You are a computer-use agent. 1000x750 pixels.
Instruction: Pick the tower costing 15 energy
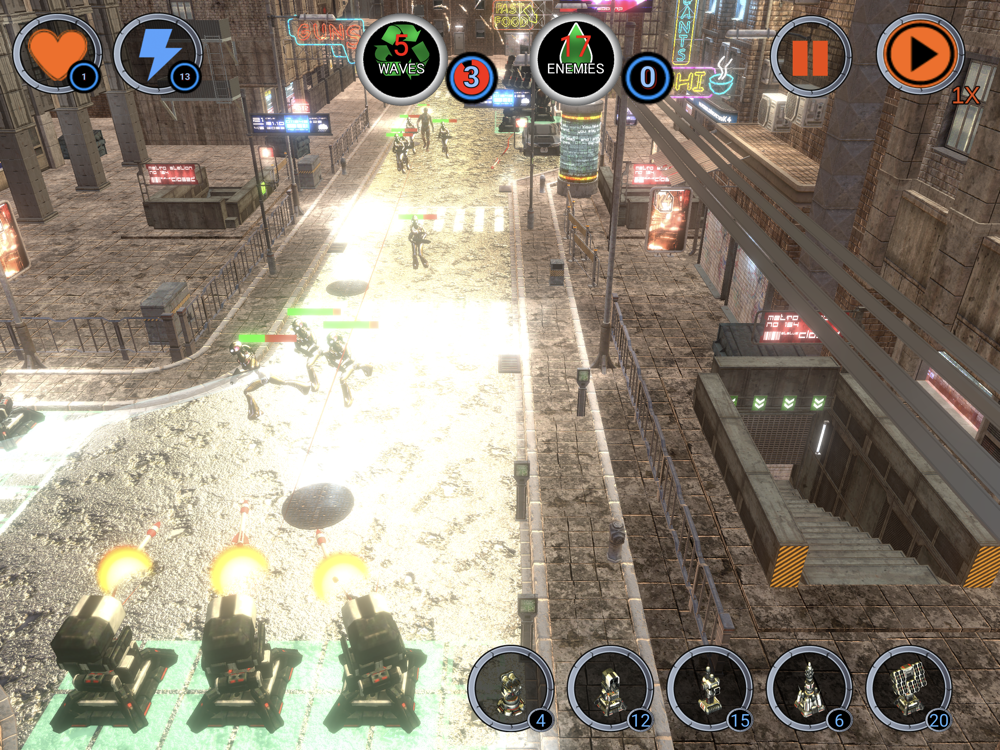coord(710,688)
